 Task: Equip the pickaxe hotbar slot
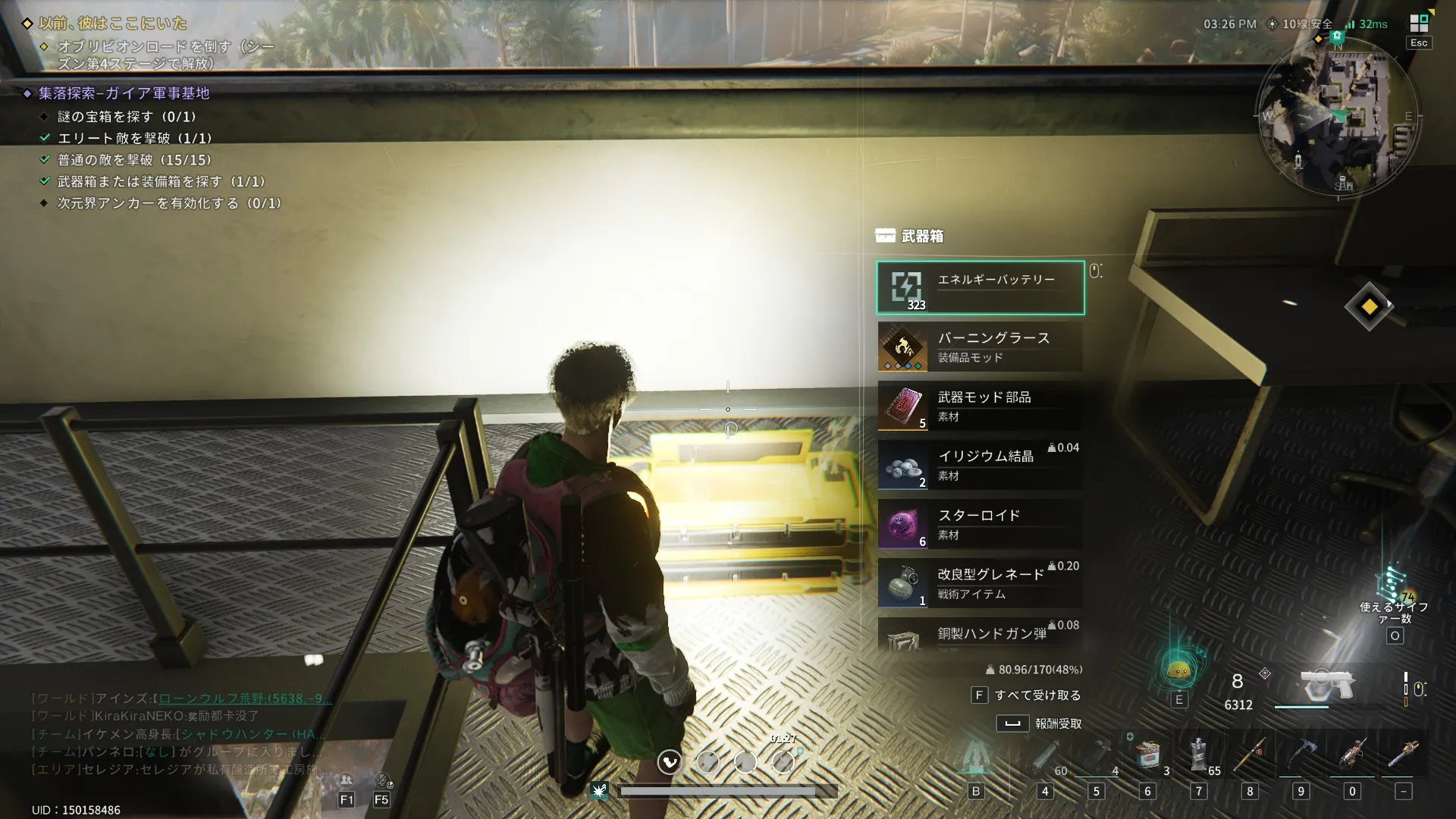[1301, 755]
